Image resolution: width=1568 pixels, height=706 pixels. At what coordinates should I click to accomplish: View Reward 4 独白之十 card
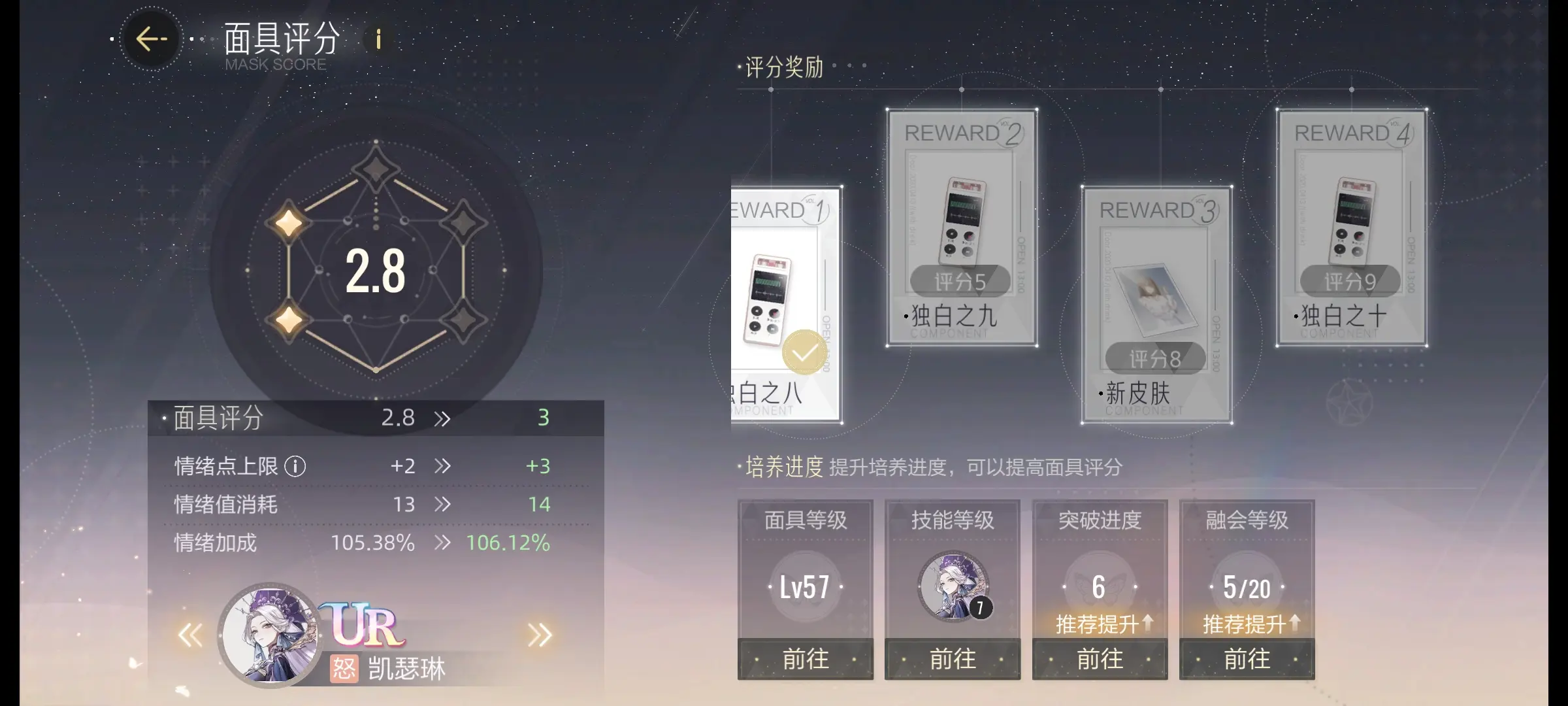(x=1351, y=227)
